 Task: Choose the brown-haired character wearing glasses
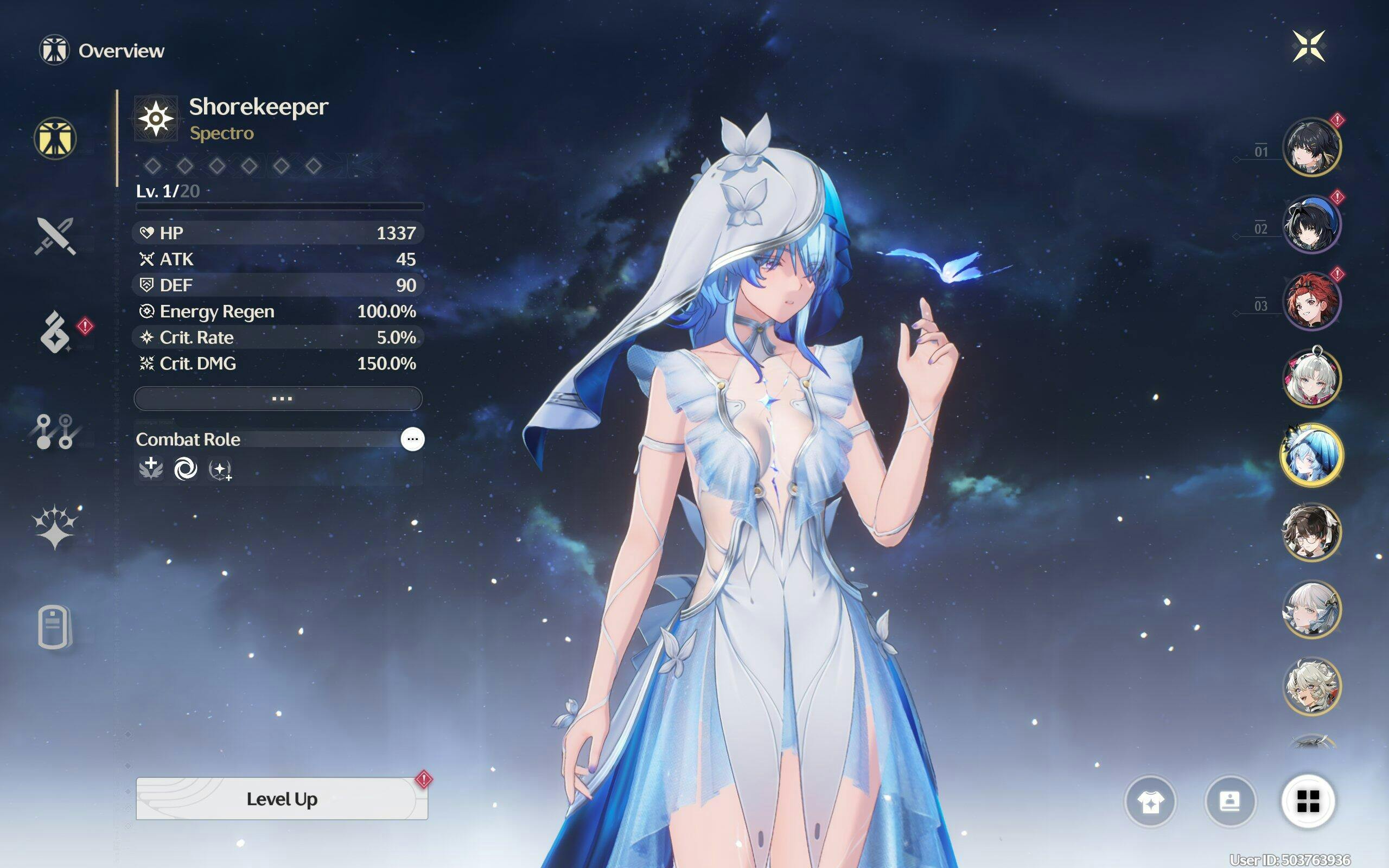pyautogui.click(x=1311, y=532)
